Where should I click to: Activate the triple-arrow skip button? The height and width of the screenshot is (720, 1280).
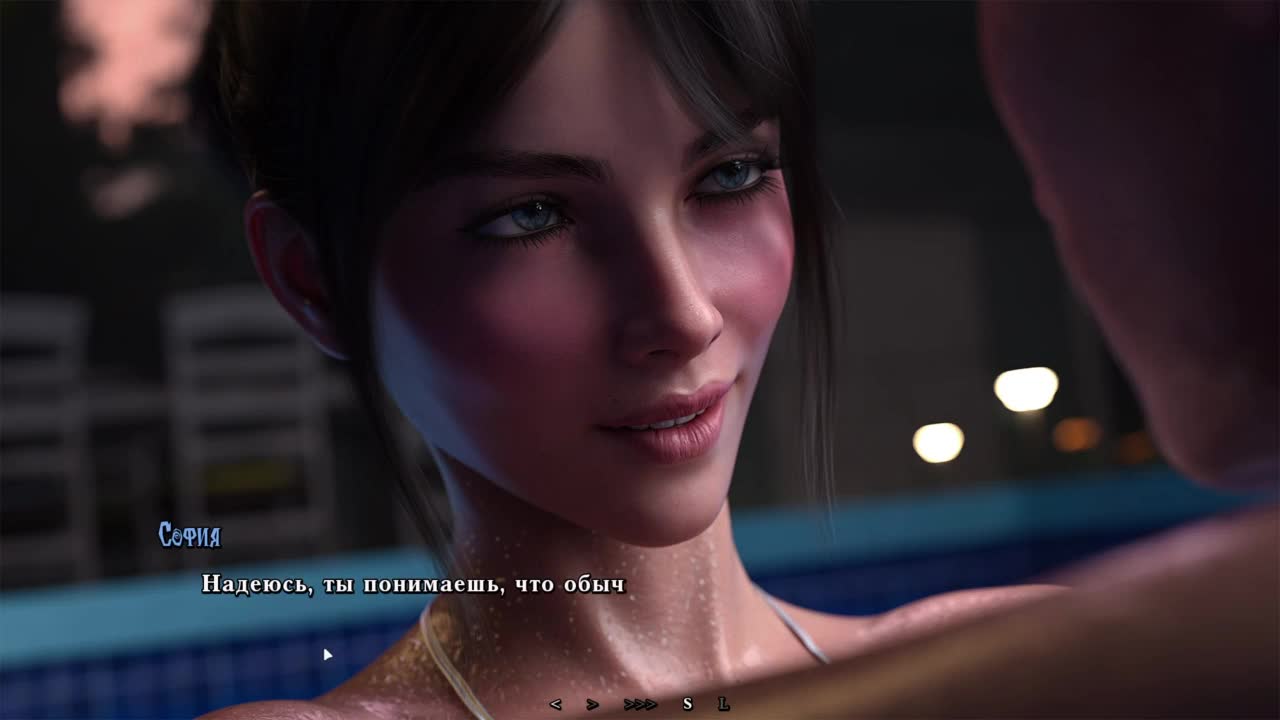[640, 704]
